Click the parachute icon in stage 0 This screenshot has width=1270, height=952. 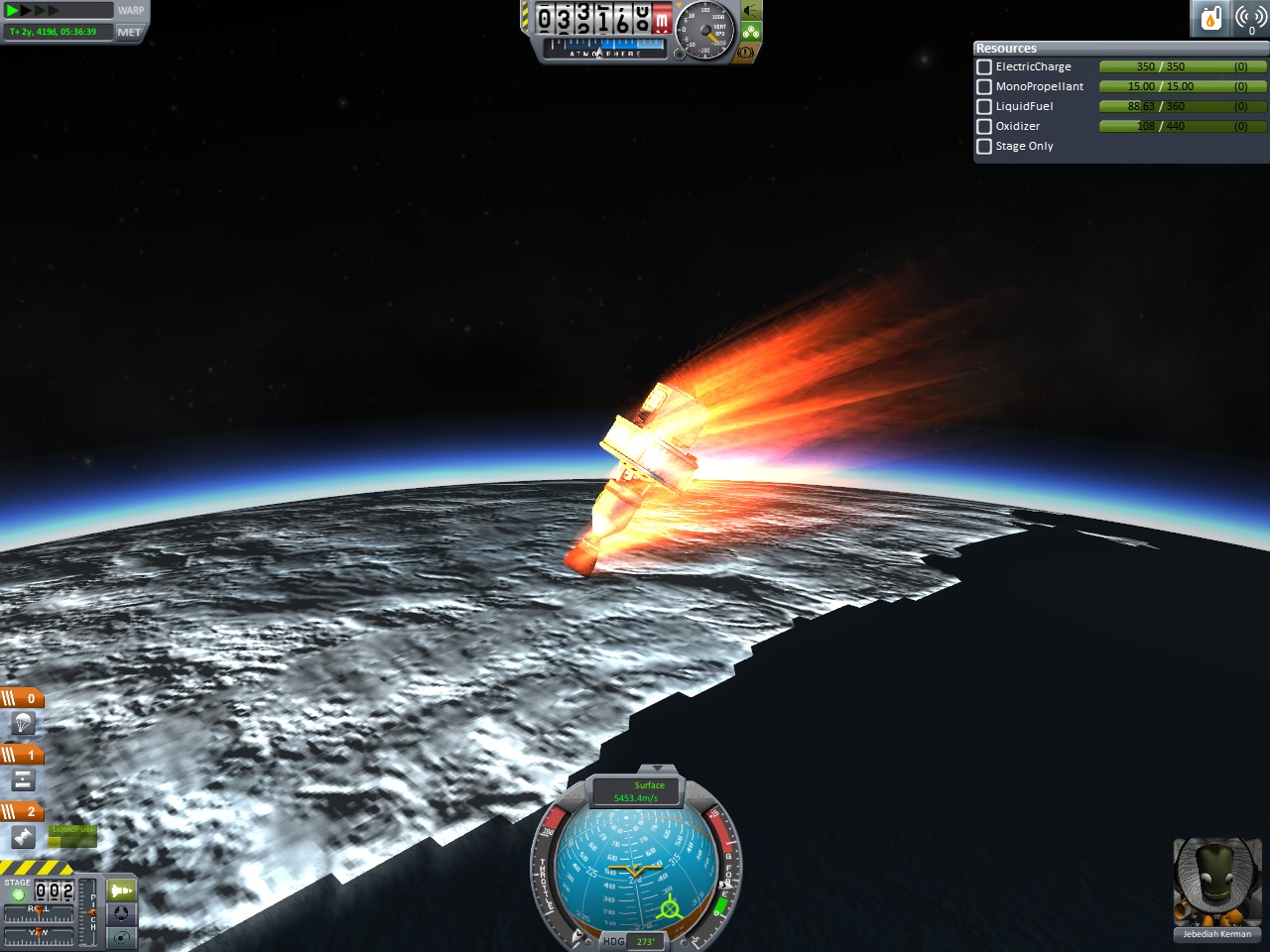[23, 723]
